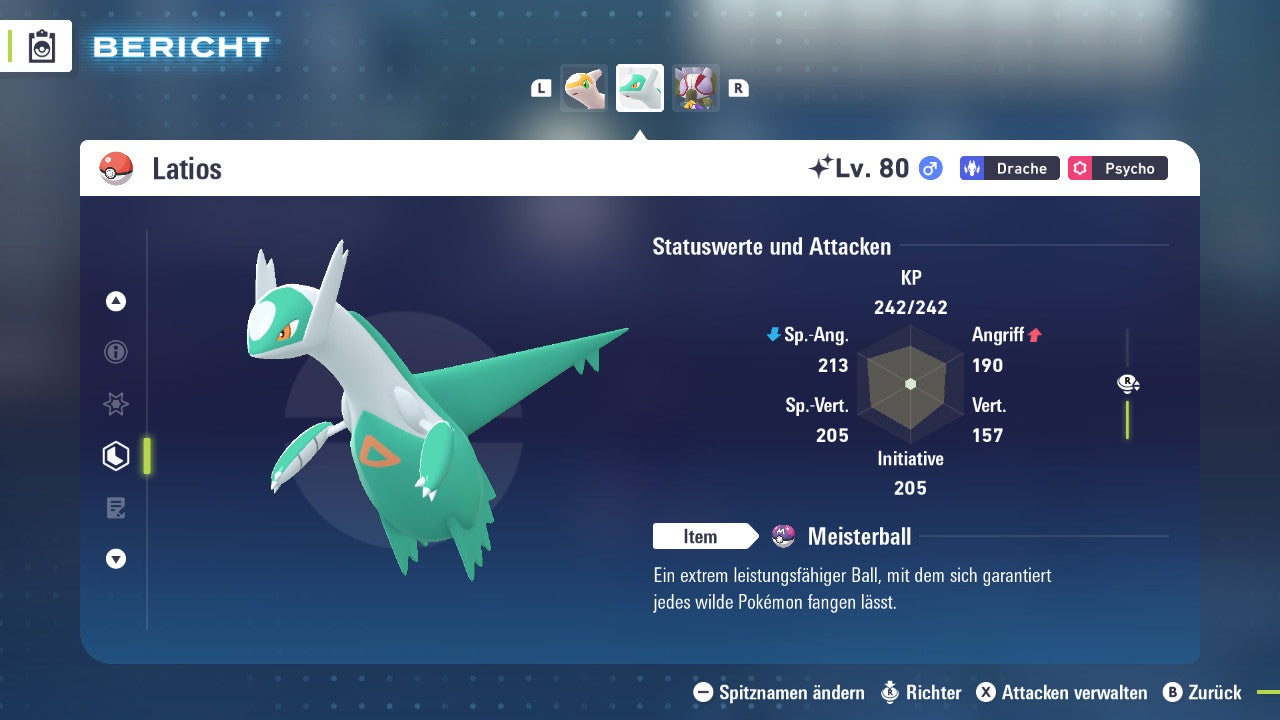Click the male gender symbol beside Lv. 80
Screen dimensions: 1280x720
(928, 168)
